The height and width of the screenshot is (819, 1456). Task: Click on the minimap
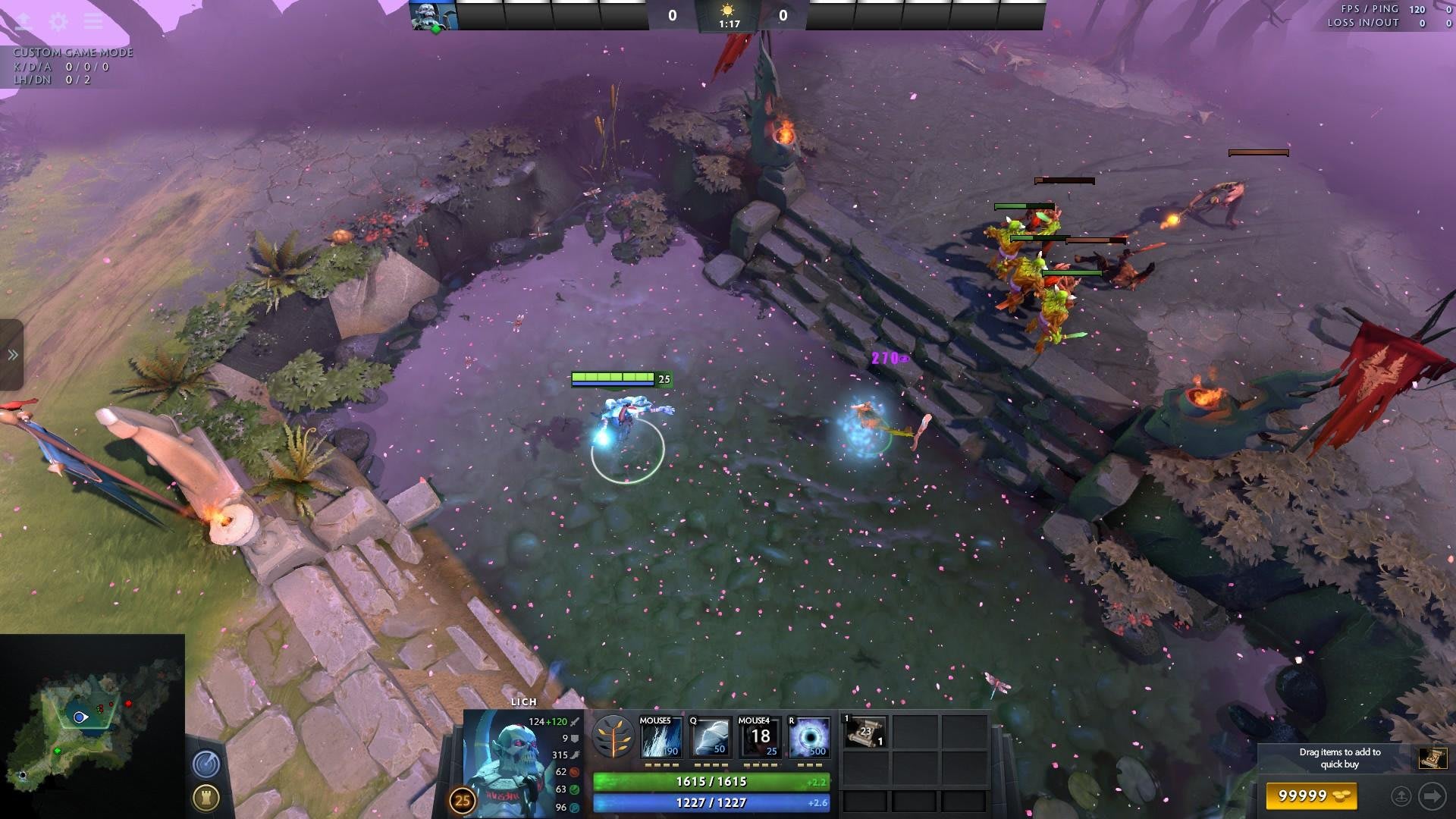(92, 726)
